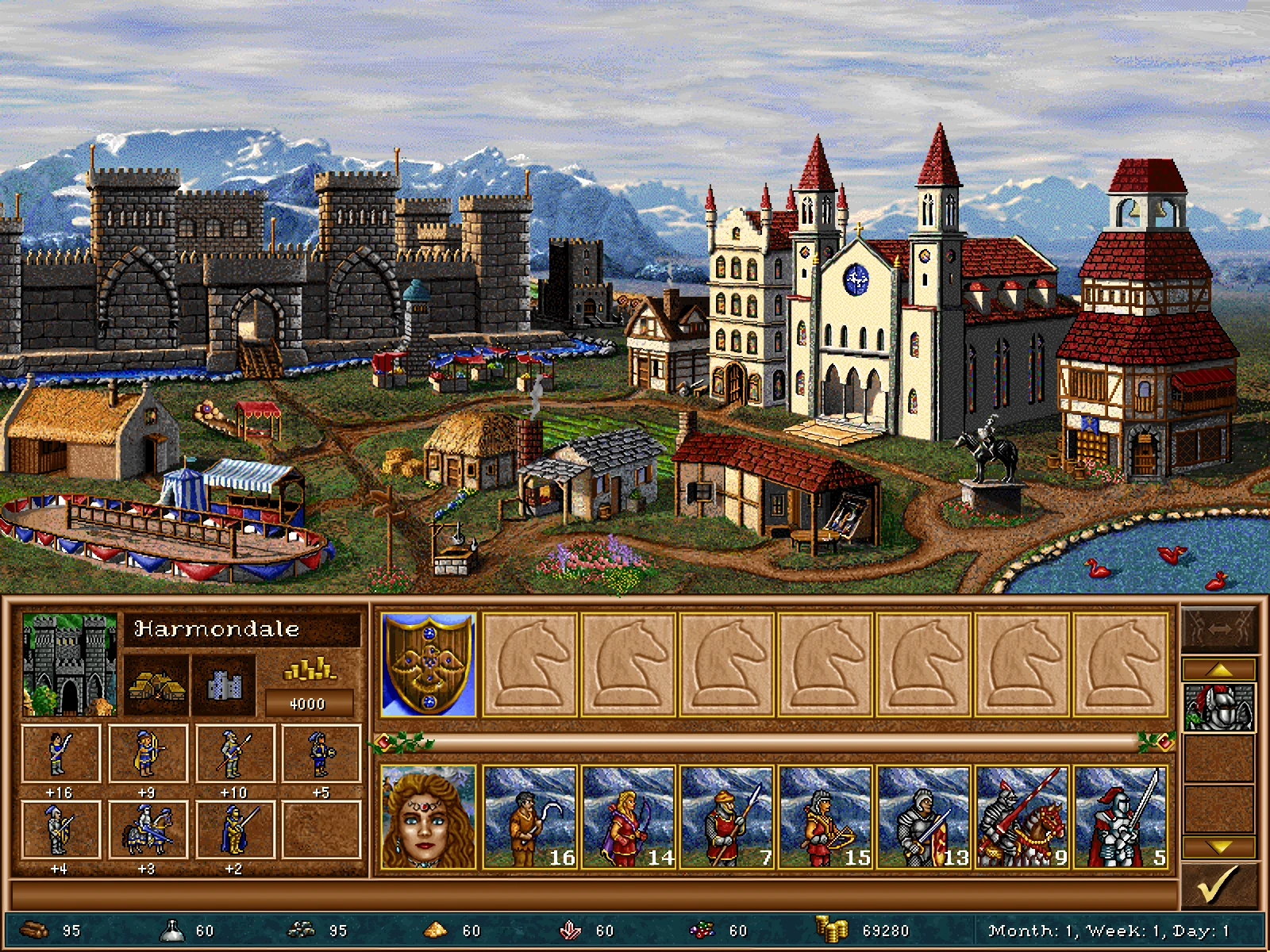Click the blue crest garrison shield
This screenshot has width=1270, height=952.
click(x=429, y=665)
